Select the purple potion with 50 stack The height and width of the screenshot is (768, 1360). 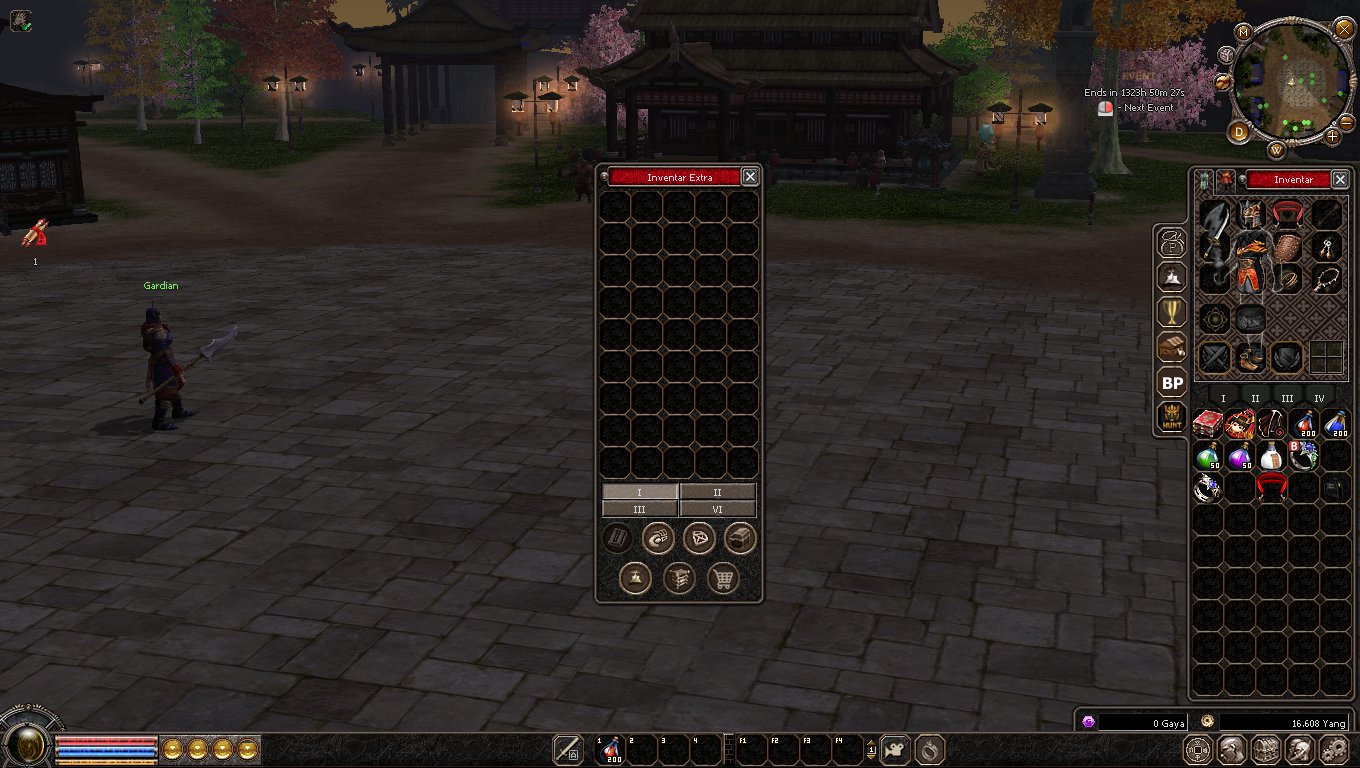[x=1240, y=456]
